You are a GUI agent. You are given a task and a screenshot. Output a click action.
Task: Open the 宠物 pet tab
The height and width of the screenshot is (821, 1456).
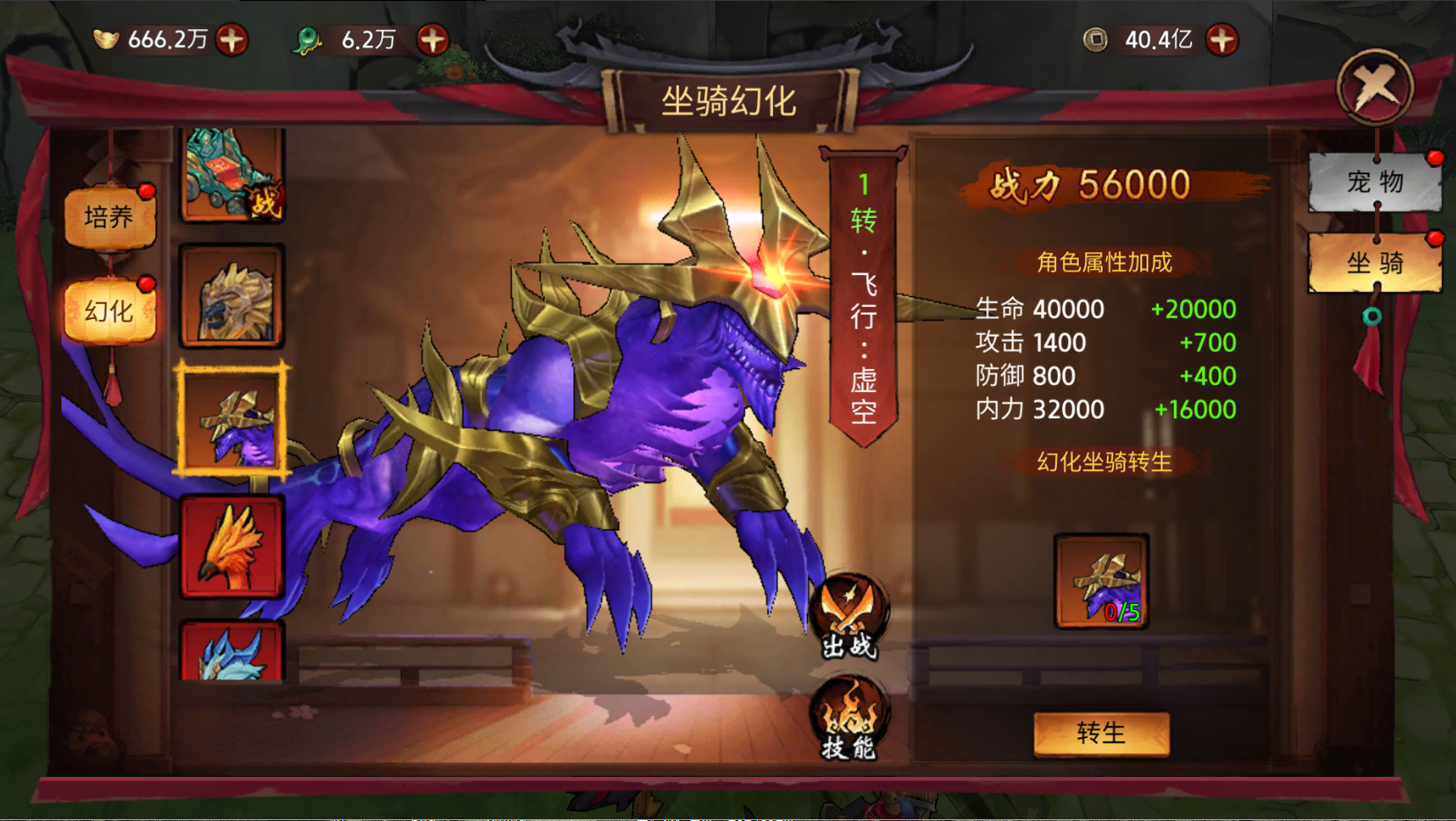(1374, 182)
